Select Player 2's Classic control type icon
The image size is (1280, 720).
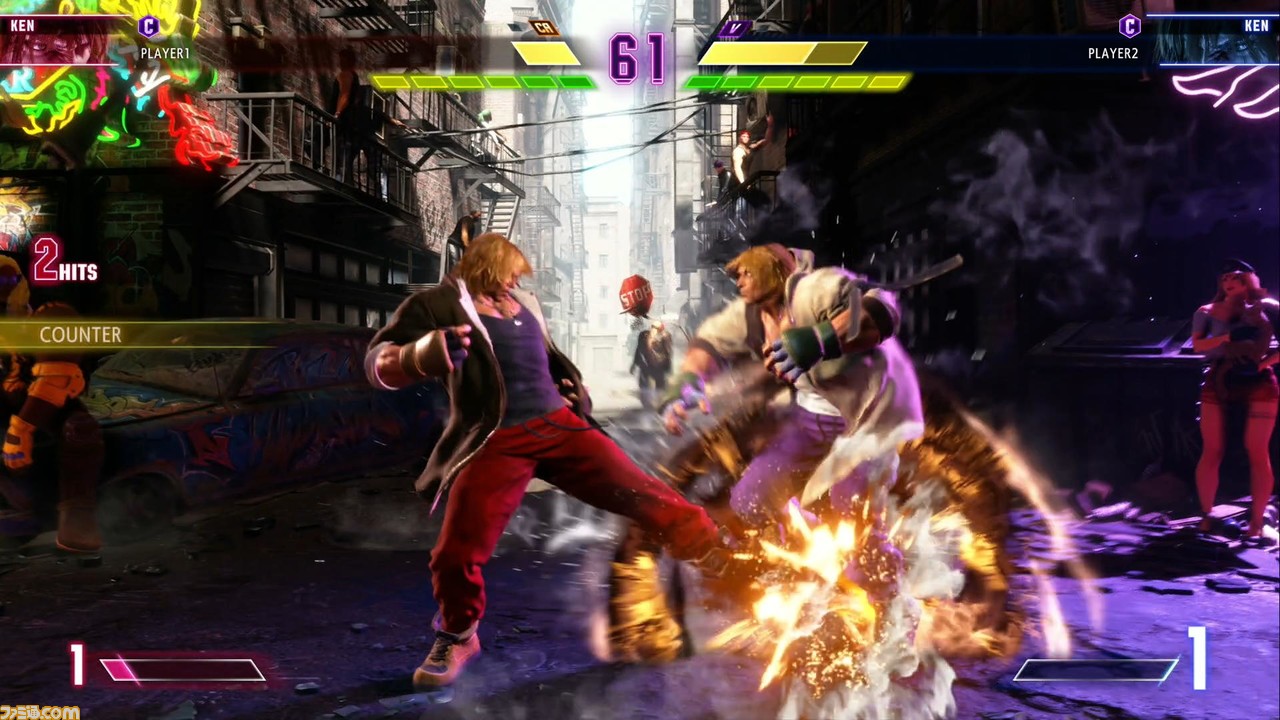[1129, 26]
